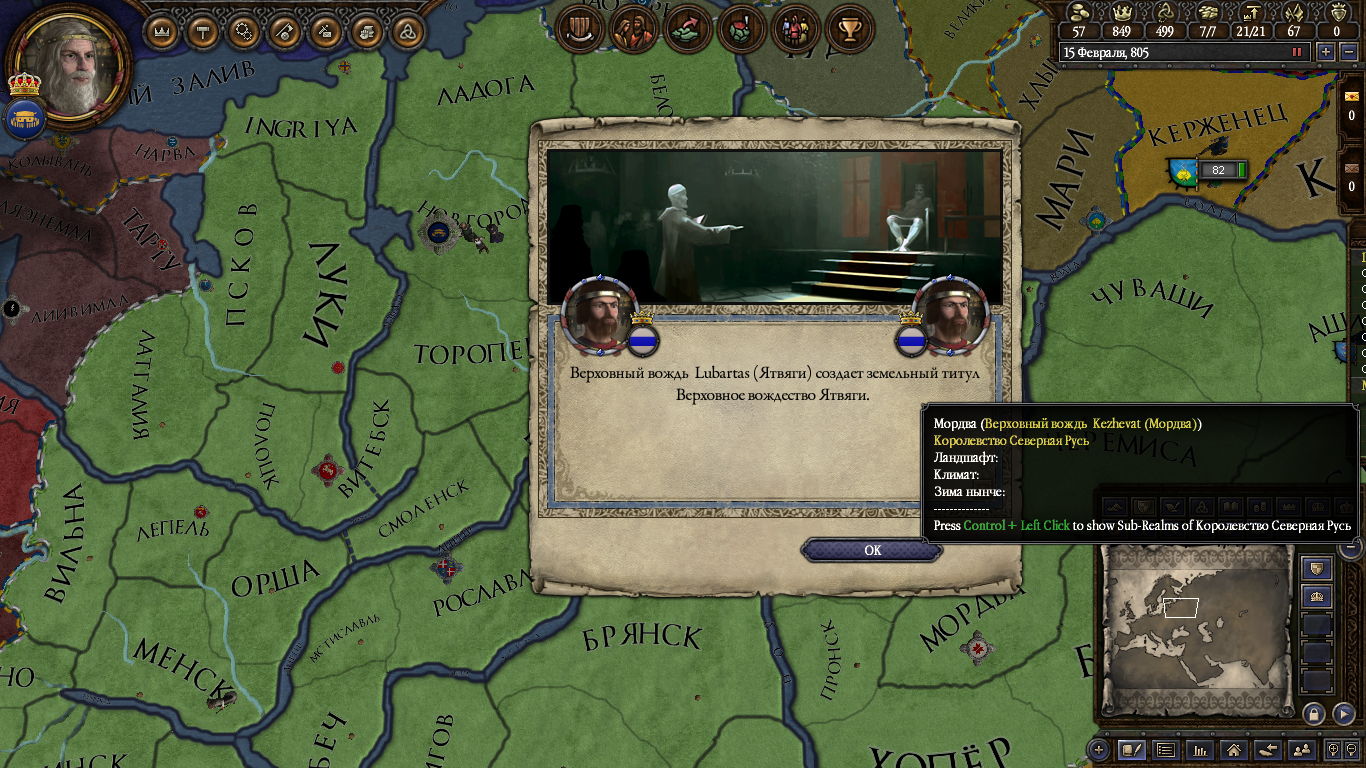Open the ledger bar-chart button
This screenshot has height=768, width=1366.
coord(1201,749)
